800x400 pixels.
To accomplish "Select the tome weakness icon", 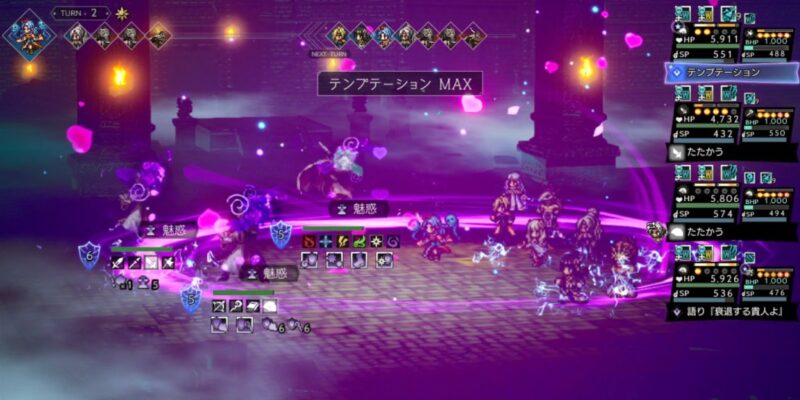I will pyautogui.click(x=253, y=305).
